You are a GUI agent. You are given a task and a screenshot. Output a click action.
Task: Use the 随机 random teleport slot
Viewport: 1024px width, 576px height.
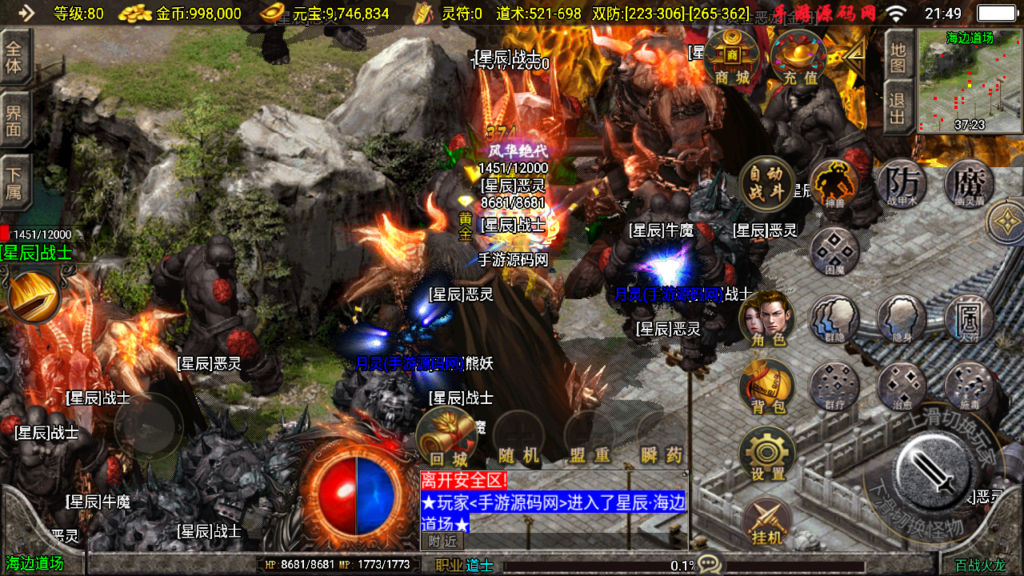click(x=519, y=440)
